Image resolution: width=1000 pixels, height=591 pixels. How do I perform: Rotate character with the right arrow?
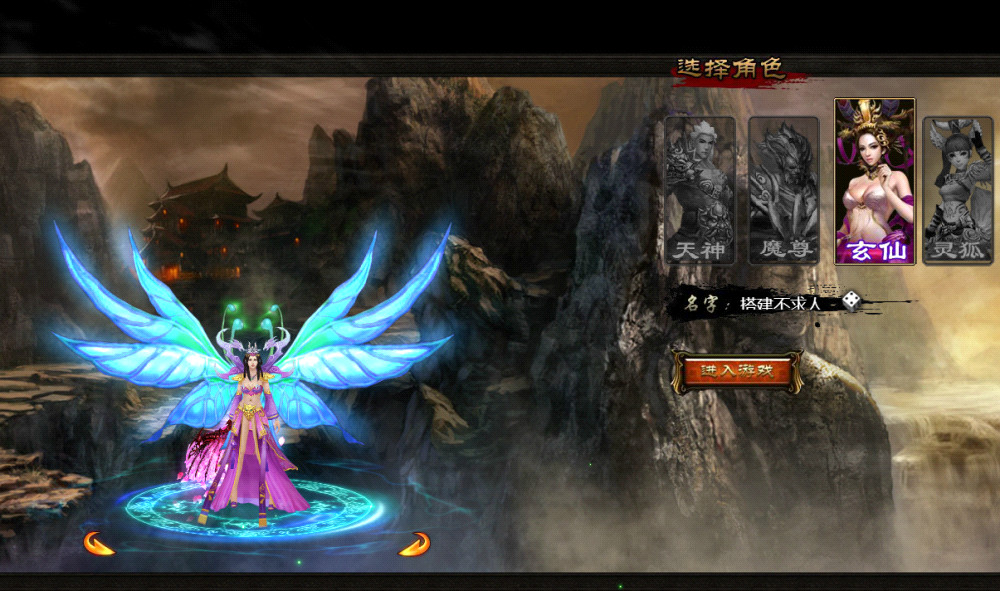(414, 543)
